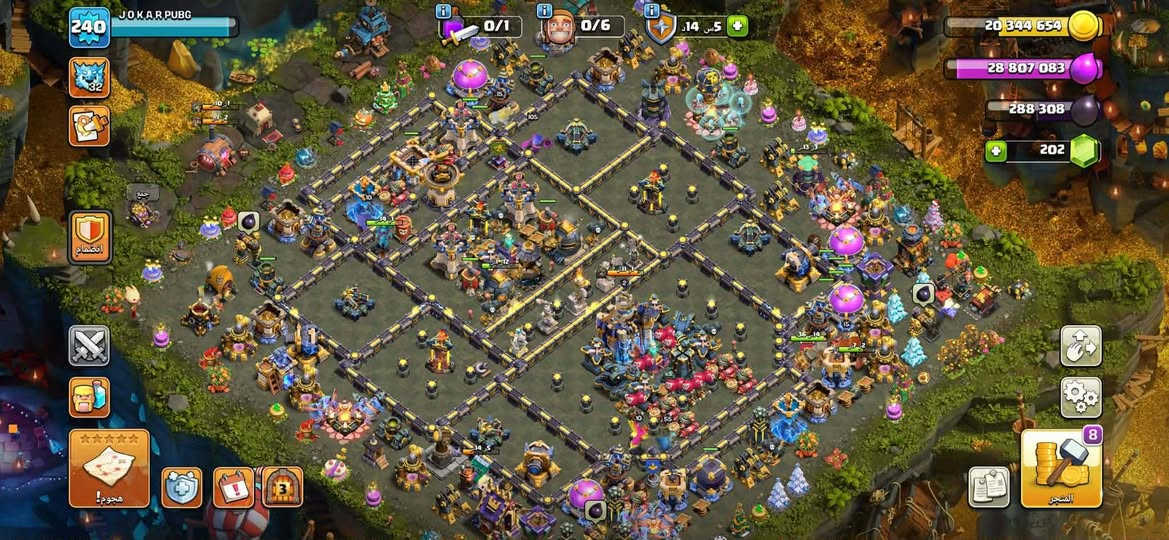Open the barbarian army training button
The height and width of the screenshot is (540, 1169).
(x=89, y=397)
